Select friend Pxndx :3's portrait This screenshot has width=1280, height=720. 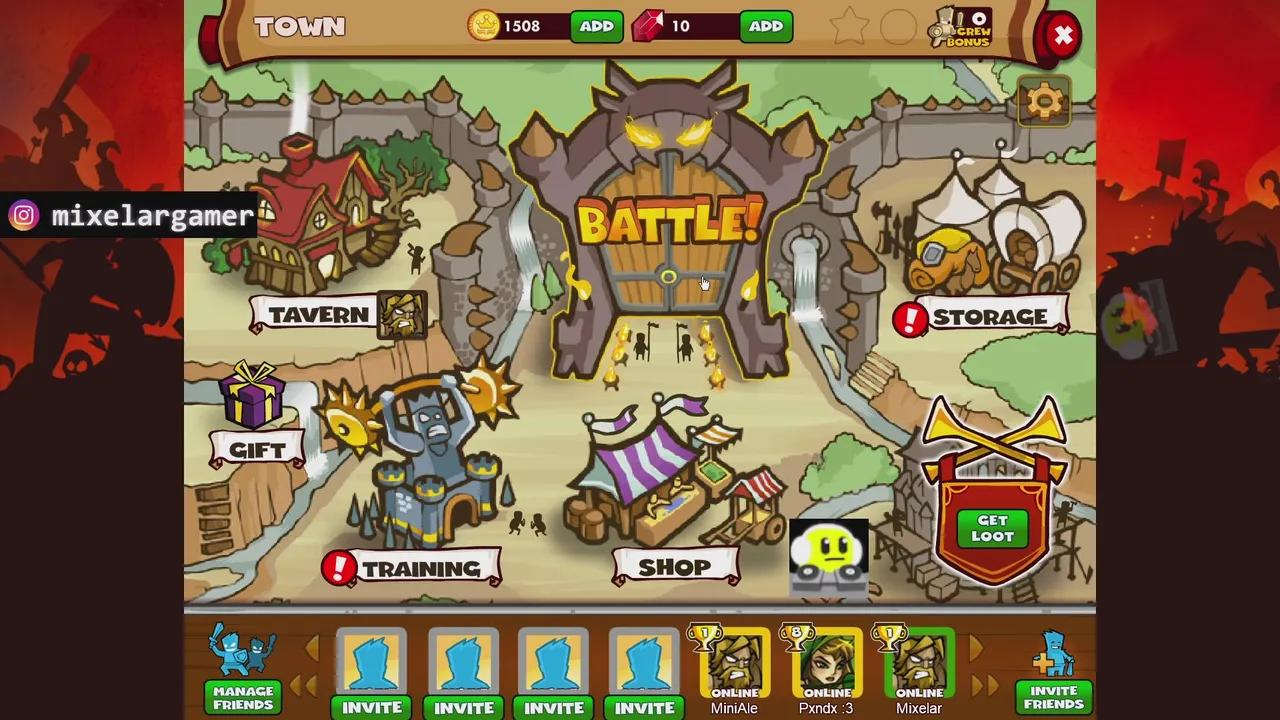point(826,663)
